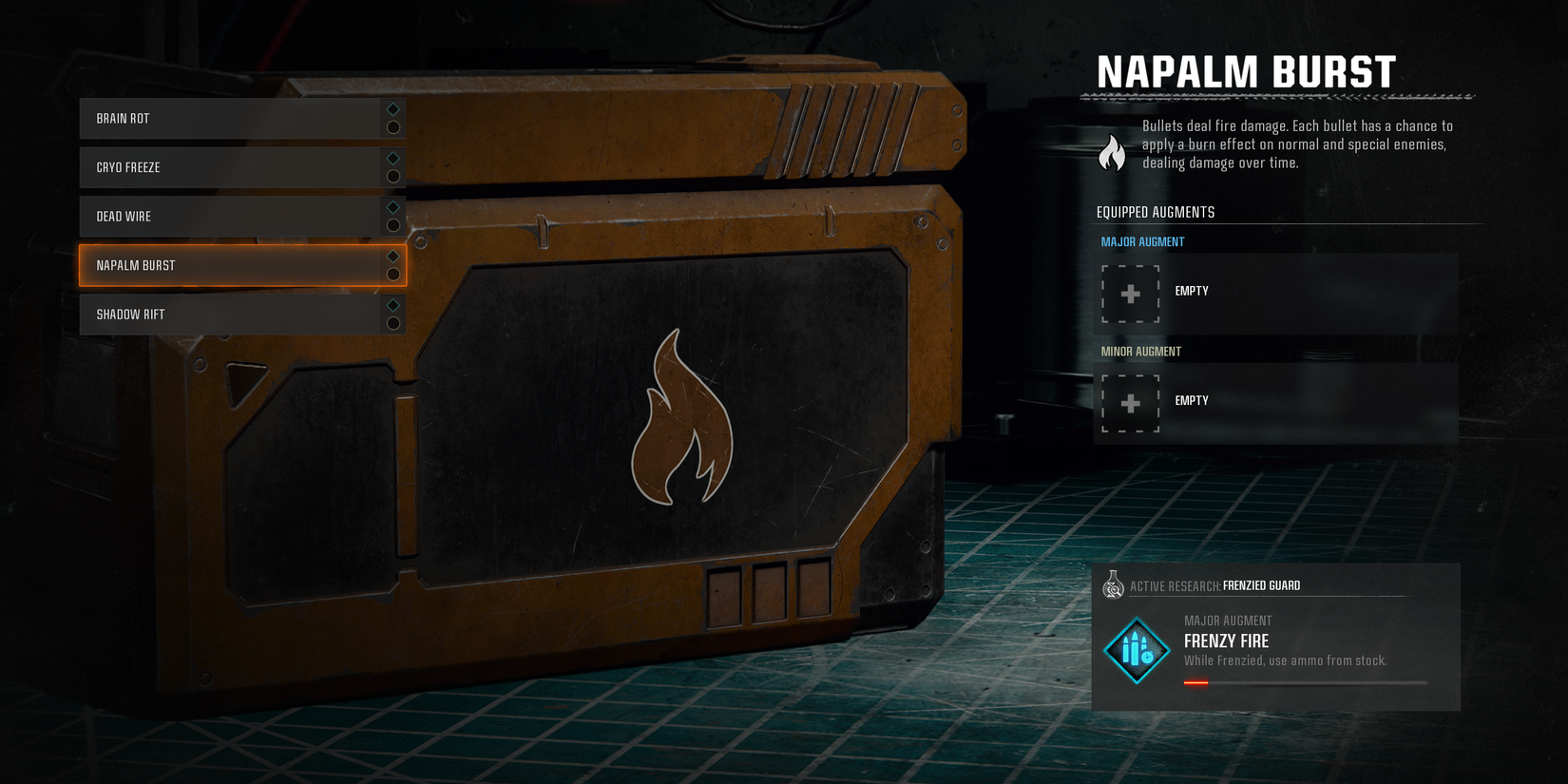Toggle the major augment diamond on Napalm Burst
1568x784 pixels.
point(392,256)
